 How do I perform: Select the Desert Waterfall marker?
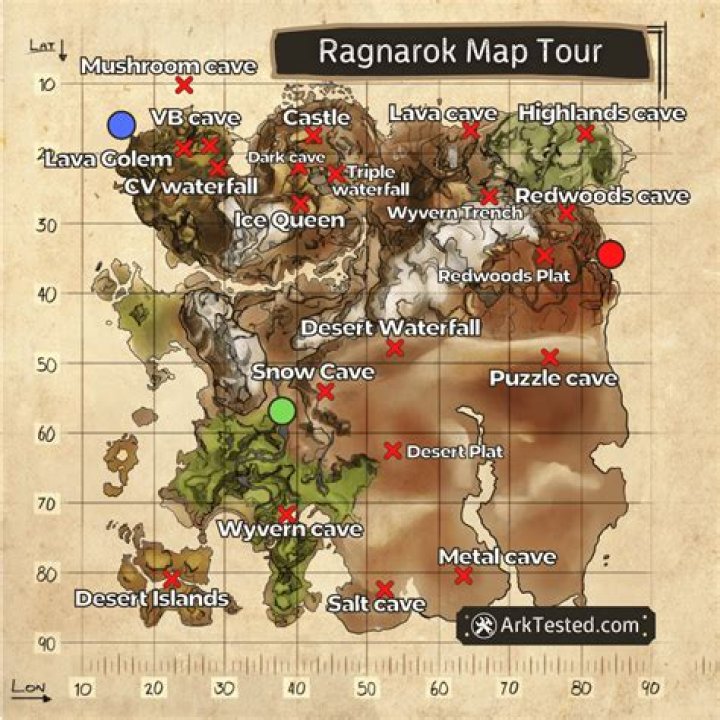coord(395,347)
